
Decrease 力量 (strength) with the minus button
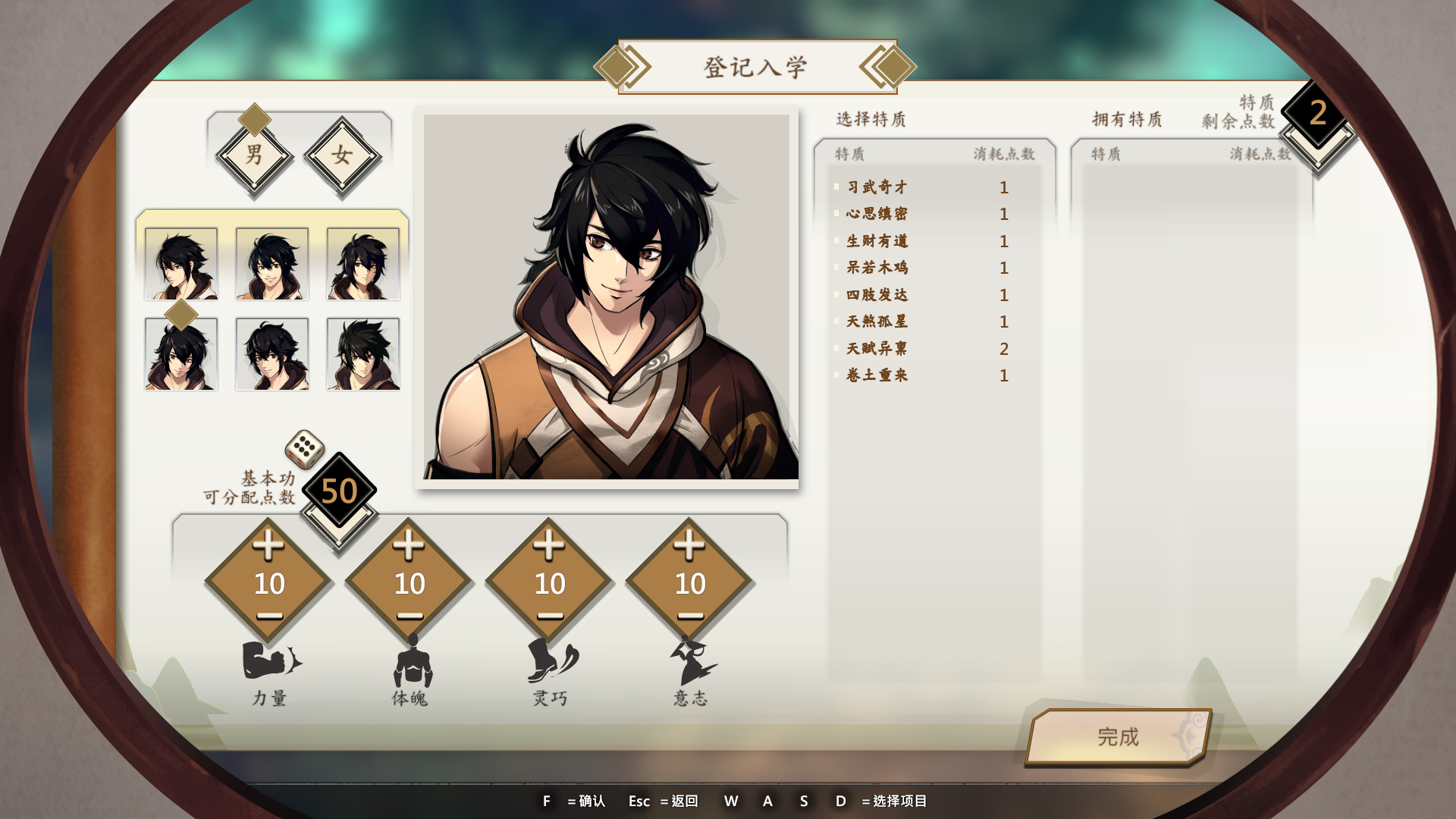pos(268,616)
